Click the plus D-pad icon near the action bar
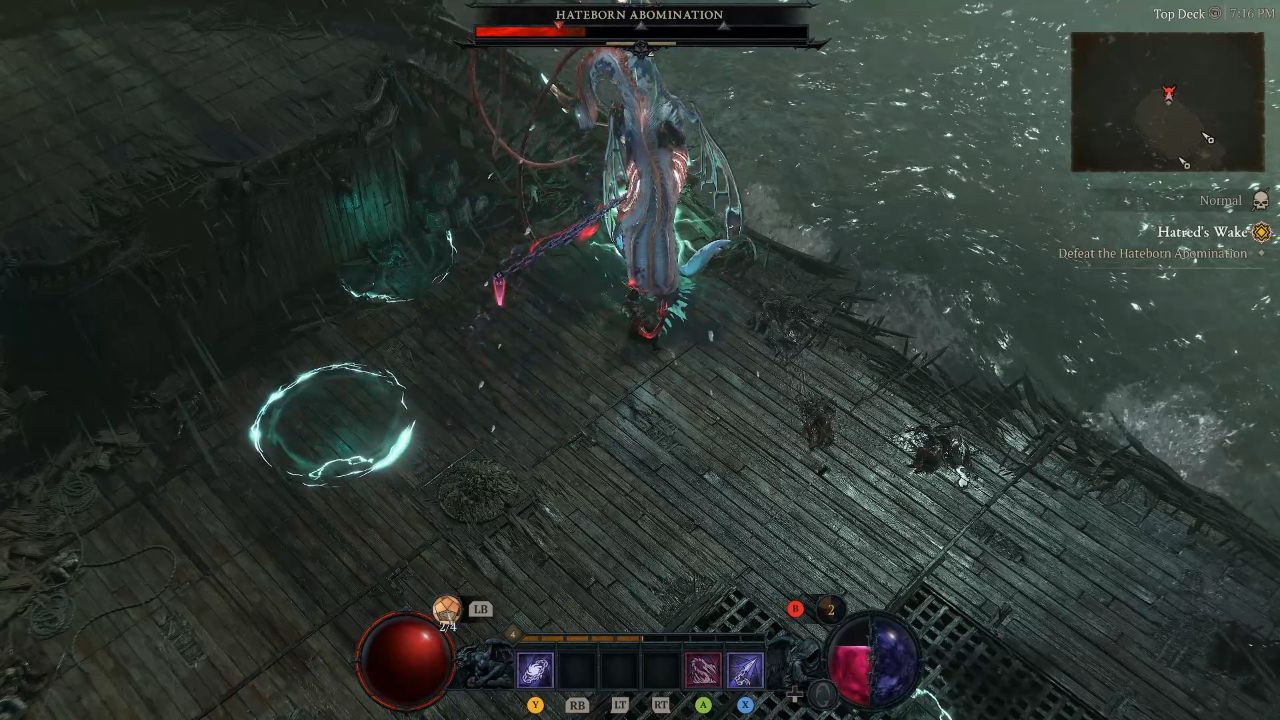 pos(794,696)
